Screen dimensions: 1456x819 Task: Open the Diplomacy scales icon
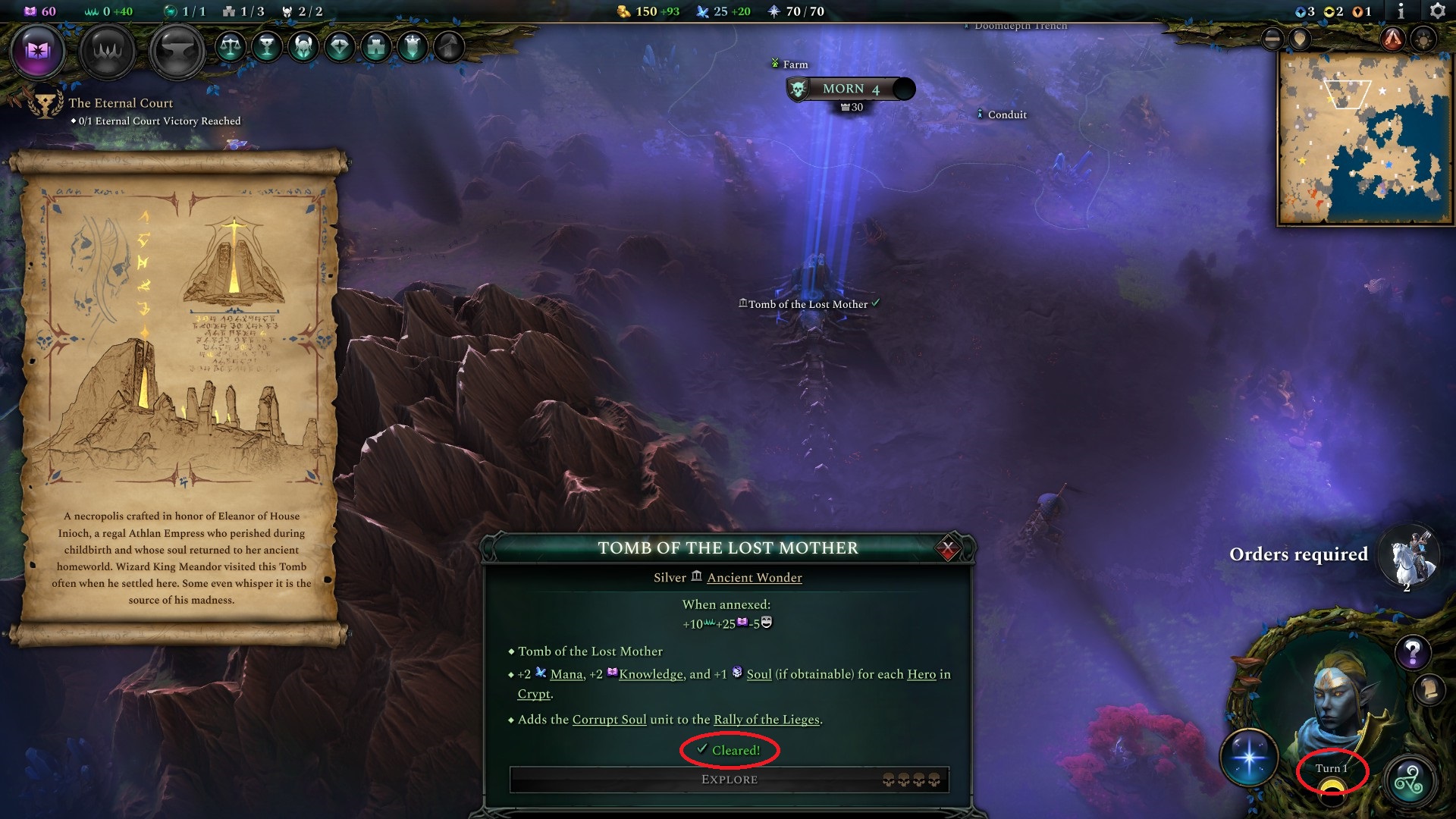(x=231, y=48)
